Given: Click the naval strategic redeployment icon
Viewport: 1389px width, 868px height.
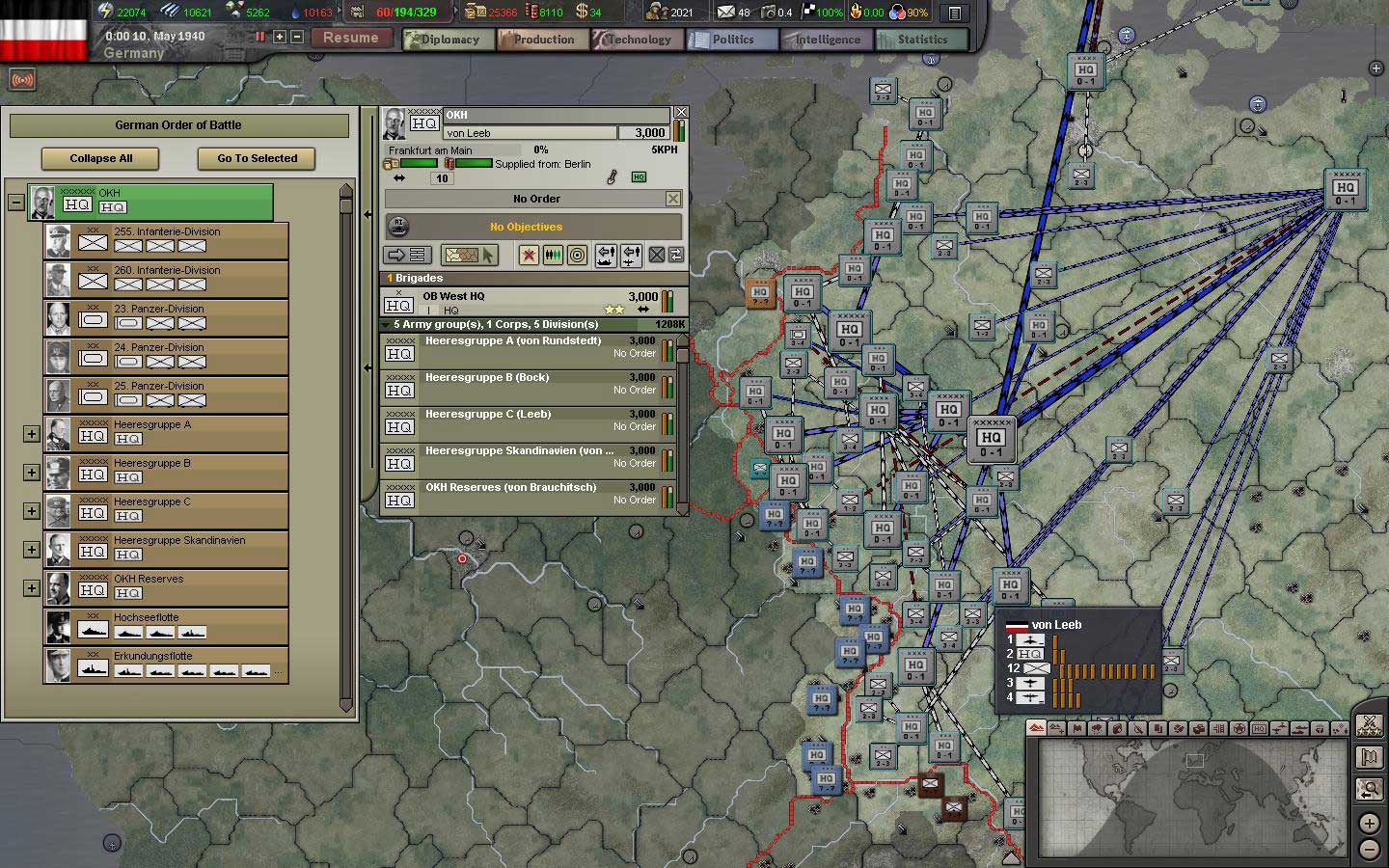Looking at the screenshot, I should (x=606, y=255).
